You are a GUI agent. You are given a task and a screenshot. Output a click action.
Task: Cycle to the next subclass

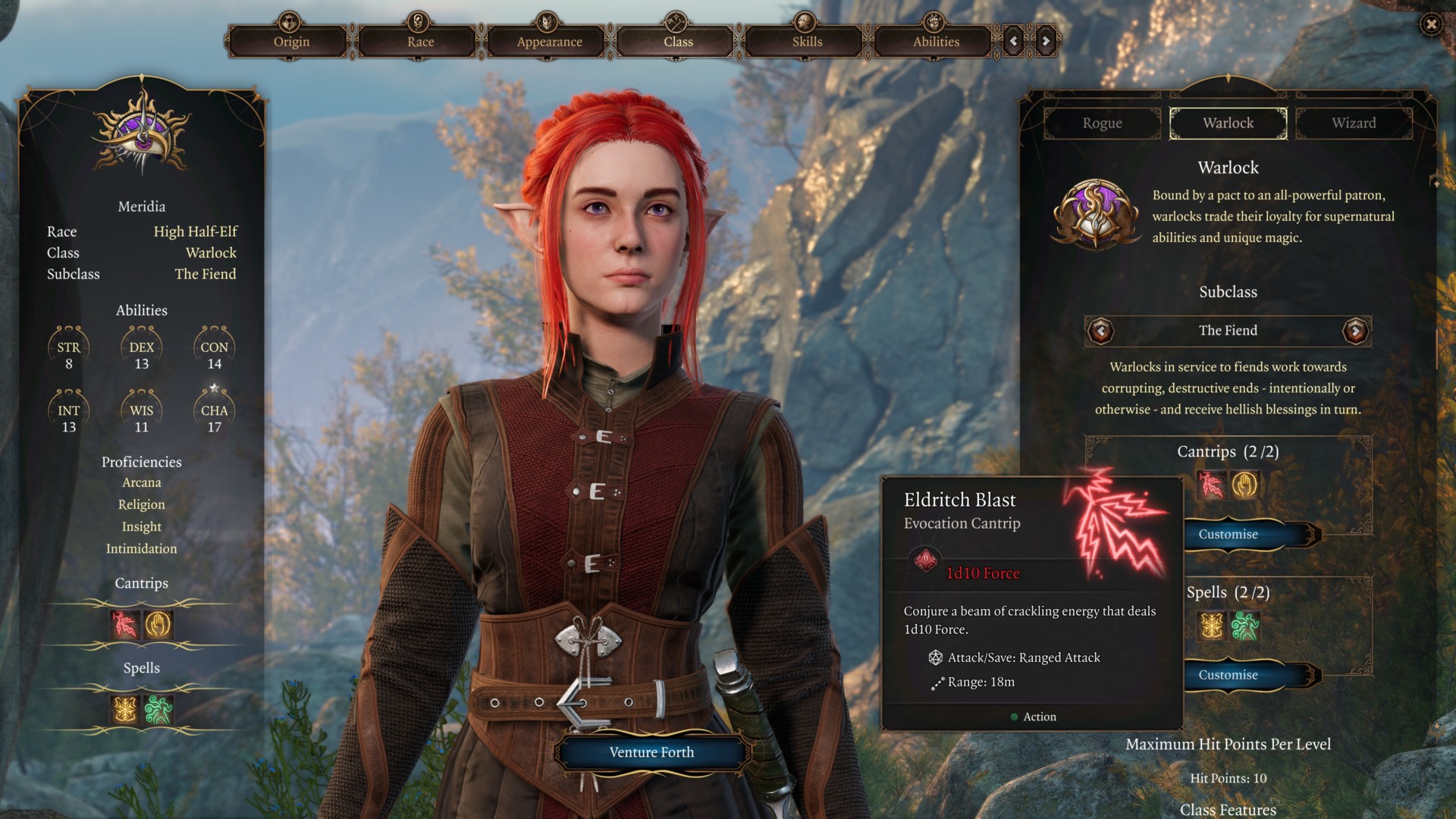pyautogui.click(x=1355, y=331)
